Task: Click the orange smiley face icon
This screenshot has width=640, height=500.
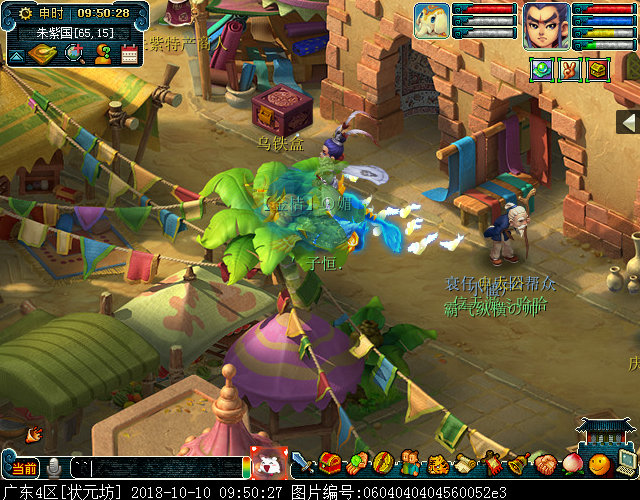Action: (x=599, y=464)
